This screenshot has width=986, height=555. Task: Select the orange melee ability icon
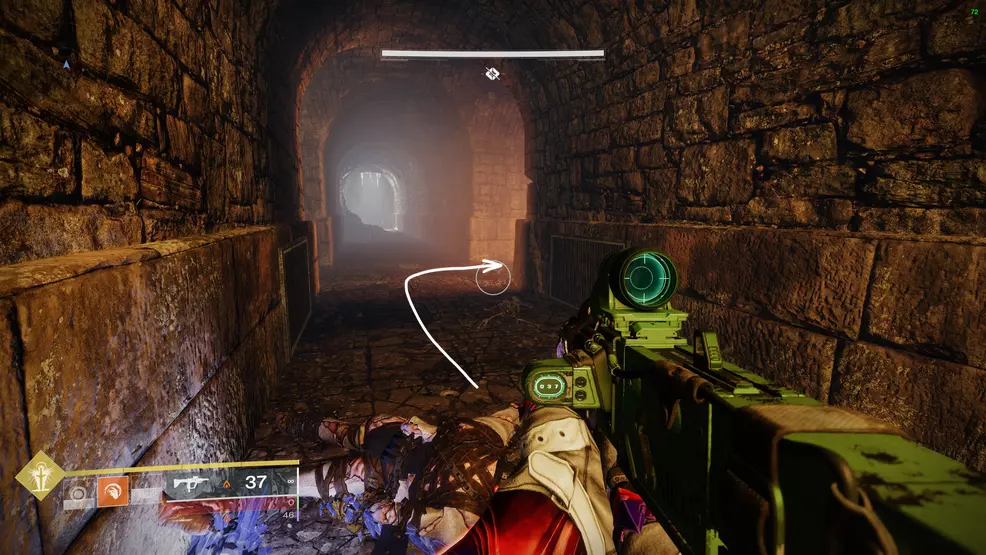point(112,491)
